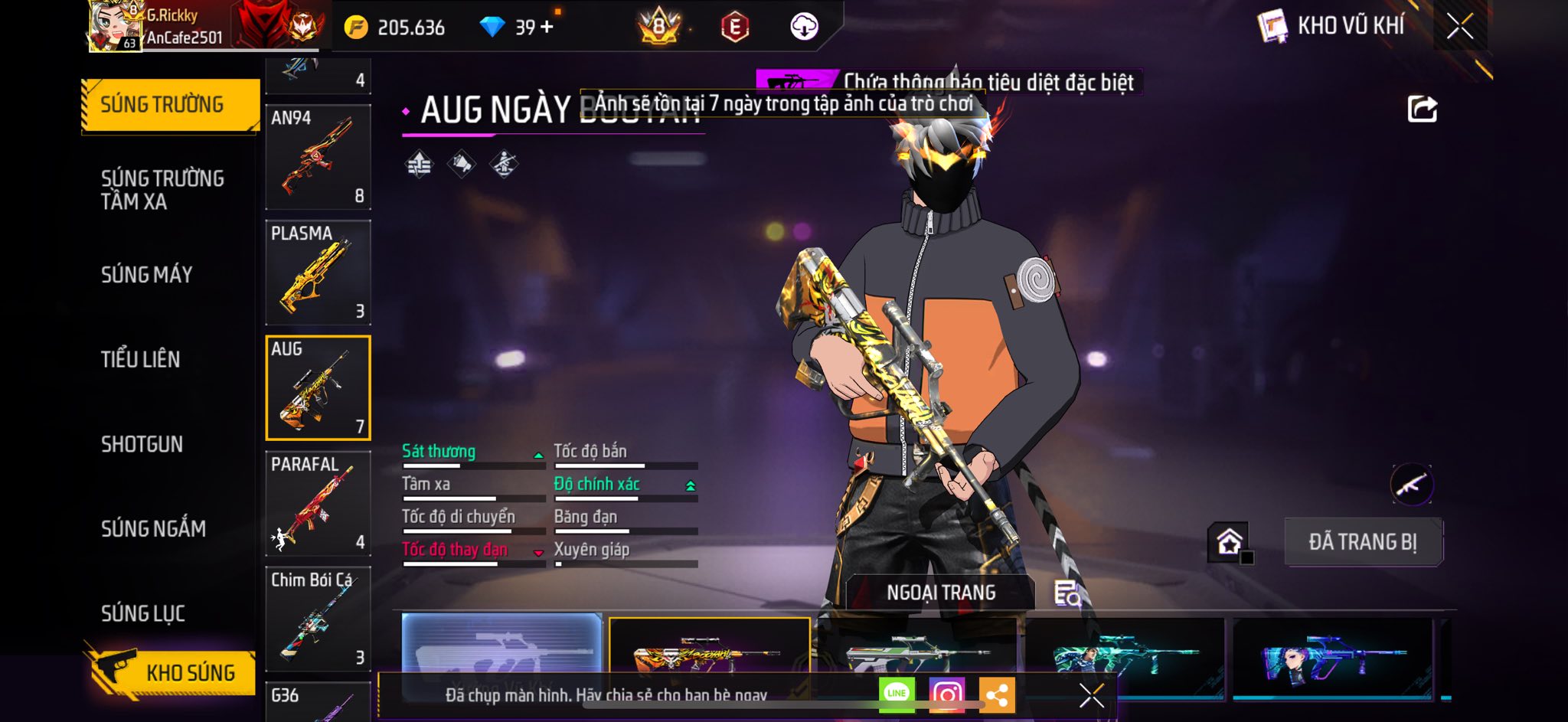Open the NGOẠI TRANG tab
The height and width of the screenshot is (722, 1568).
click(x=941, y=593)
